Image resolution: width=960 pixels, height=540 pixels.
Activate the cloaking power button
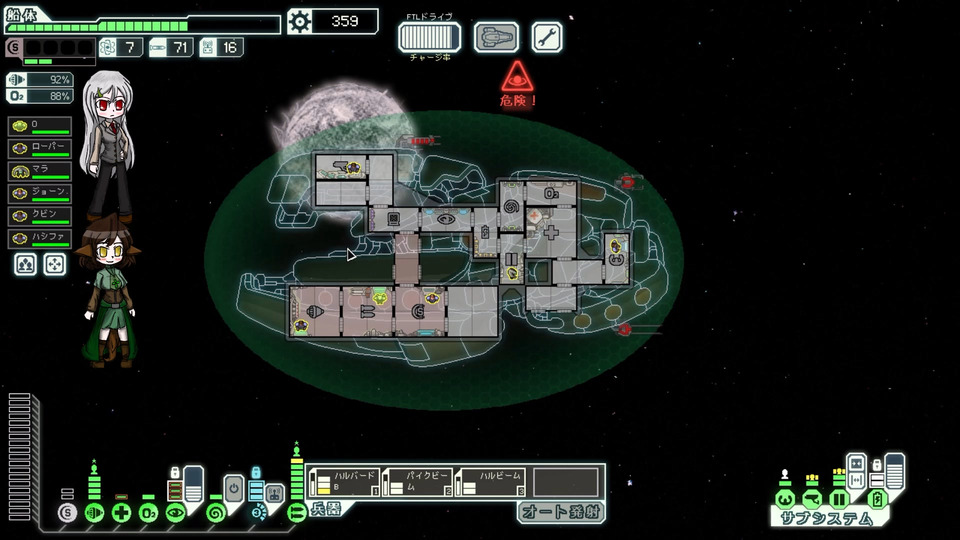point(234,489)
